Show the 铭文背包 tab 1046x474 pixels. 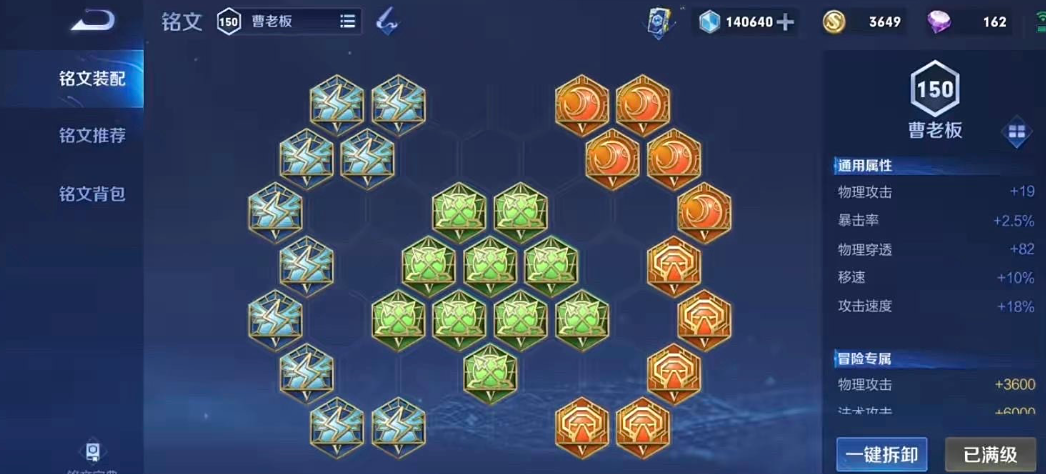[x=91, y=194]
